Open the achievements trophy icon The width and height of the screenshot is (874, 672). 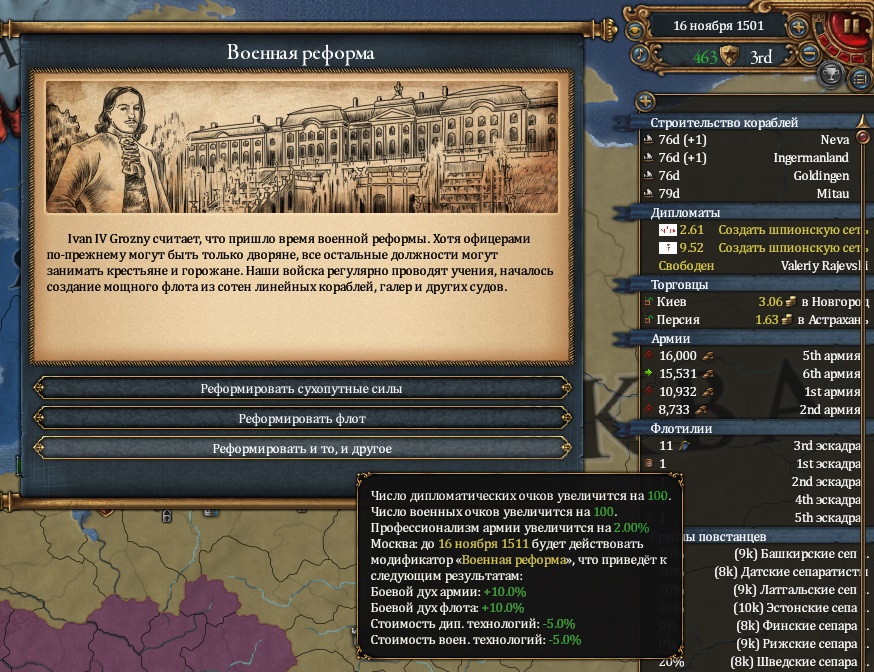pyautogui.click(x=829, y=75)
